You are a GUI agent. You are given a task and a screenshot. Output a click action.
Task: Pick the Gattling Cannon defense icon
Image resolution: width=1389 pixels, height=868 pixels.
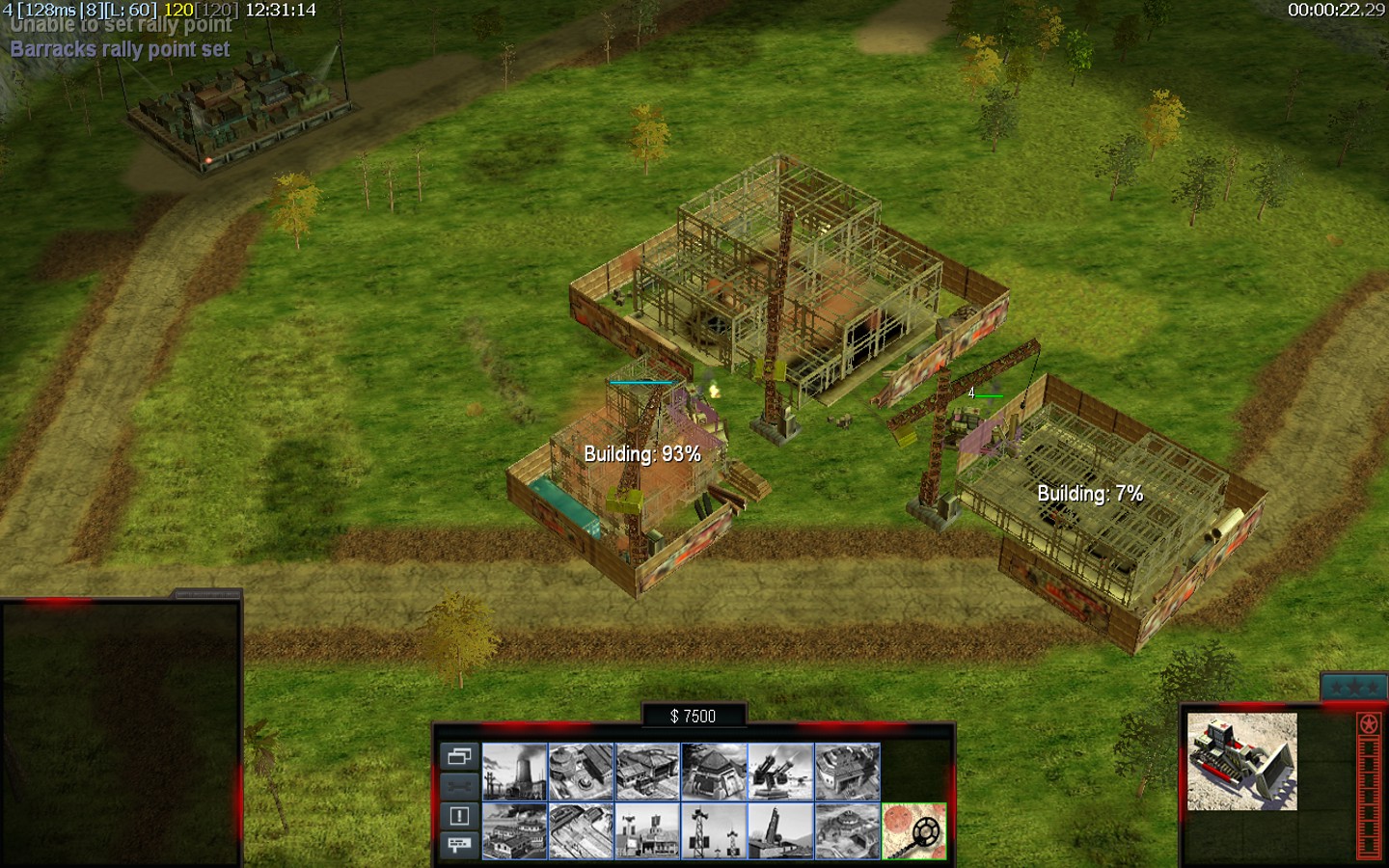tap(780, 772)
